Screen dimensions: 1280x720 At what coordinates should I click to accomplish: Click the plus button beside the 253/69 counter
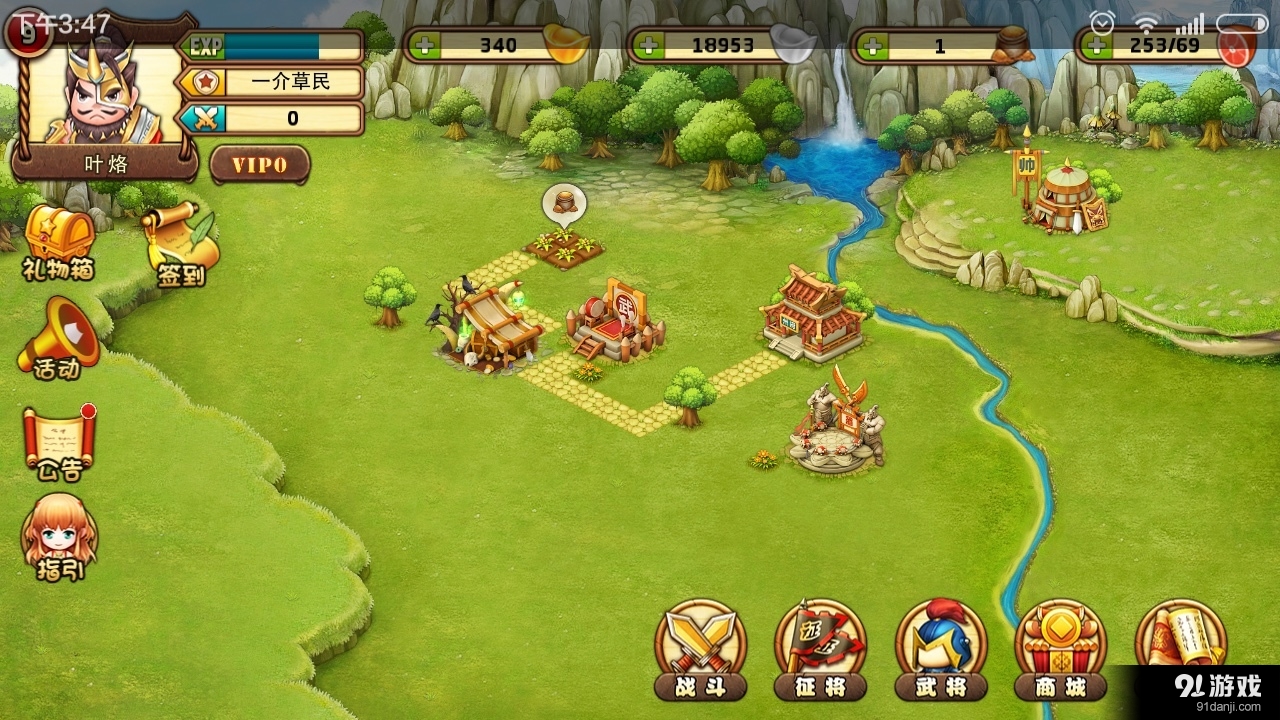point(1095,46)
